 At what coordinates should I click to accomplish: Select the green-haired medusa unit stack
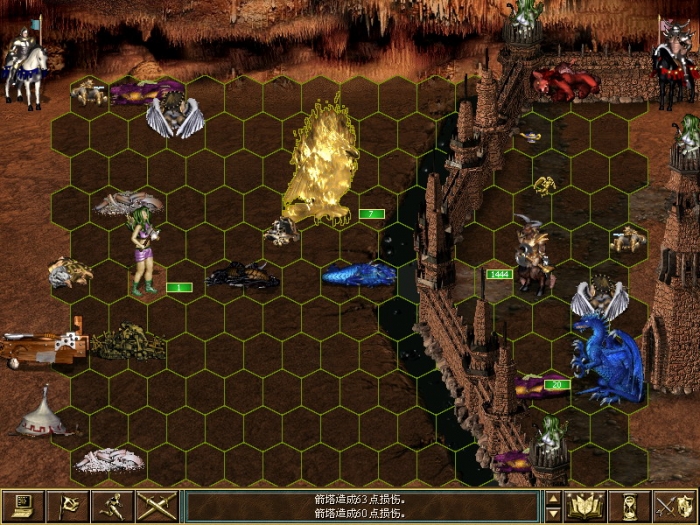click(x=142, y=253)
